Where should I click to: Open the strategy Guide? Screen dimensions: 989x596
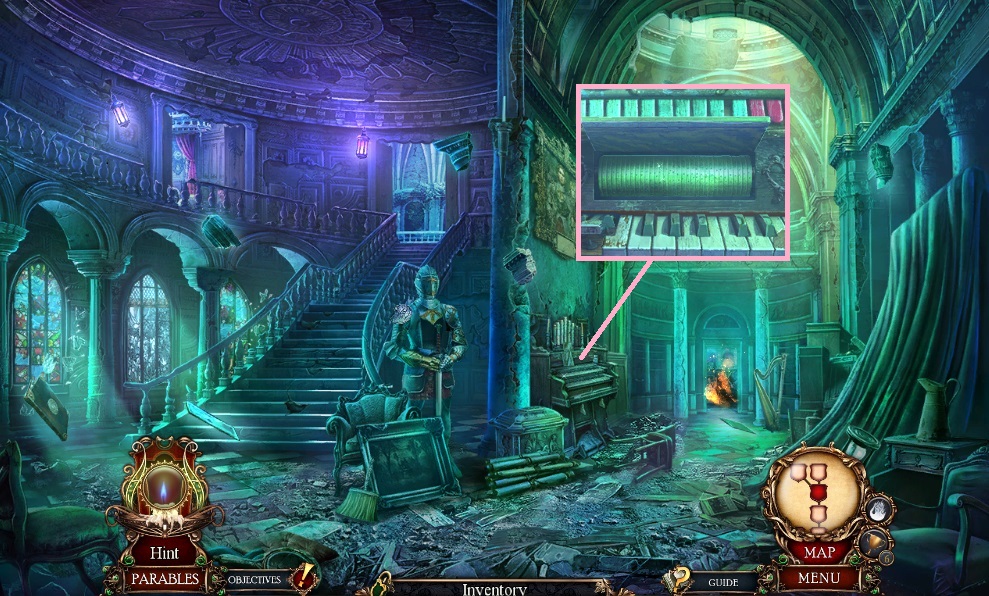pyautogui.click(x=723, y=582)
